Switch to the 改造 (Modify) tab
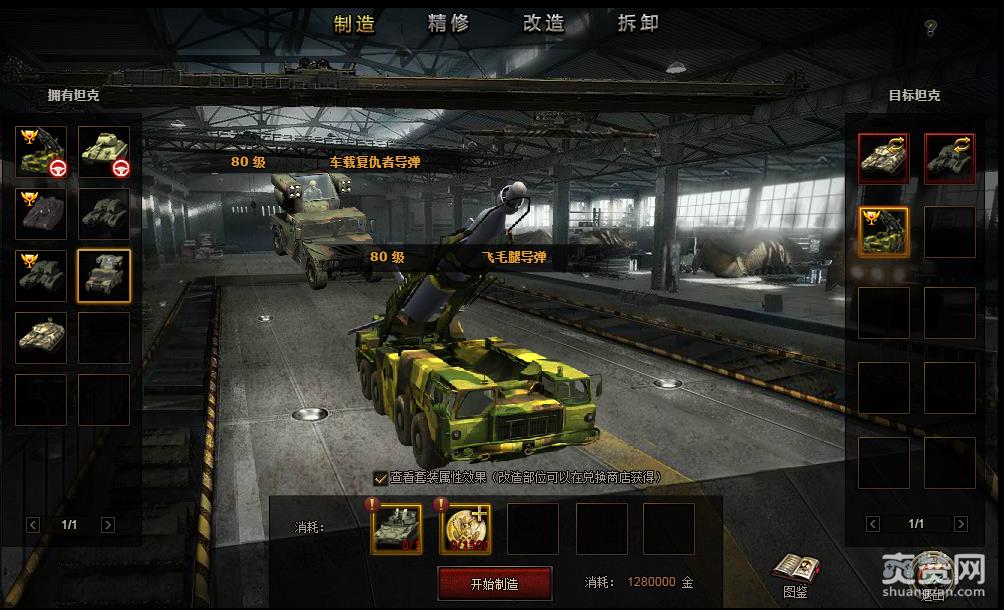1004x610 pixels. click(x=543, y=24)
